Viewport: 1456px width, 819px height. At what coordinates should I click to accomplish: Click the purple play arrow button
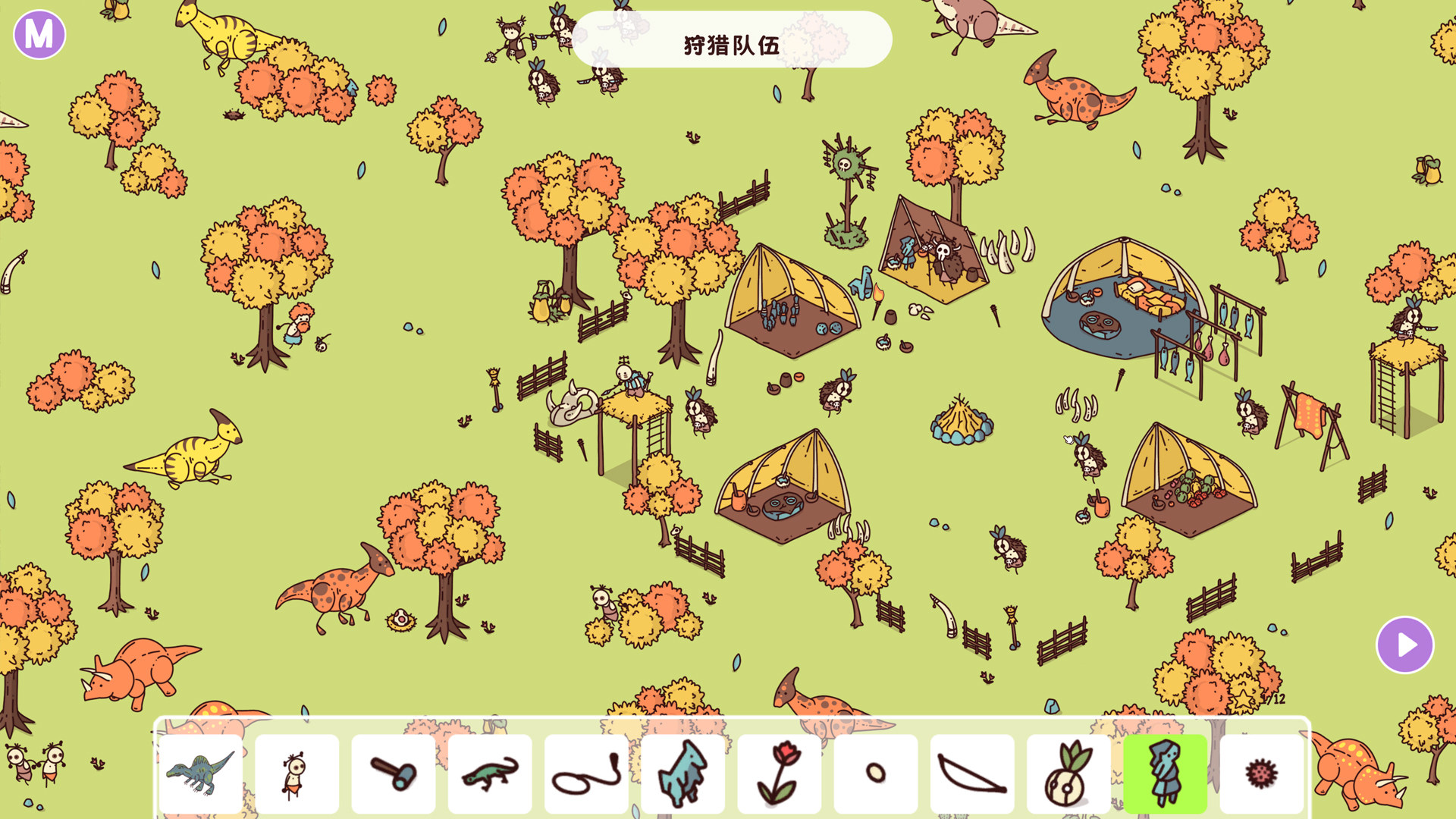point(1404,645)
